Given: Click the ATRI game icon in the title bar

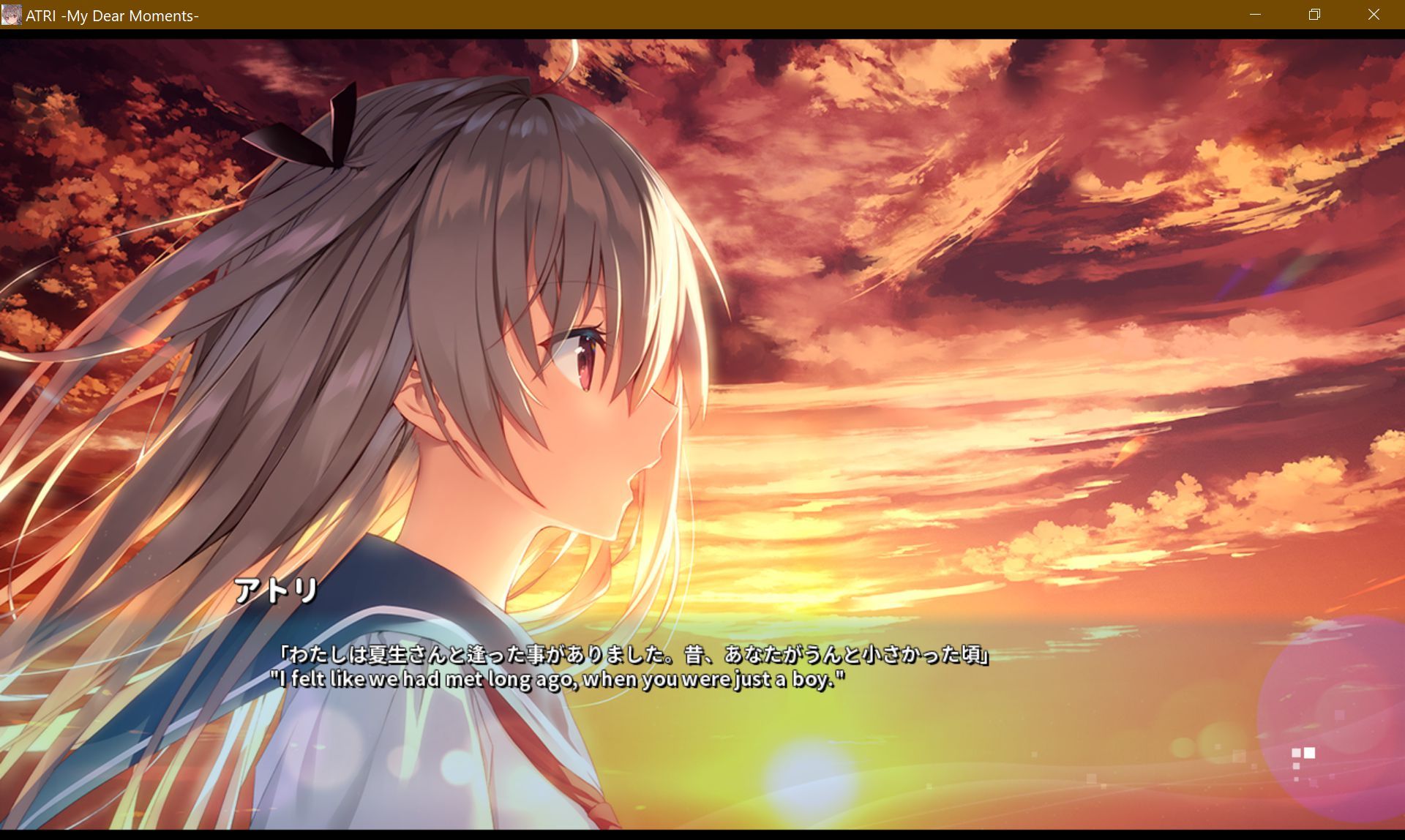Looking at the screenshot, I should (x=12, y=15).
